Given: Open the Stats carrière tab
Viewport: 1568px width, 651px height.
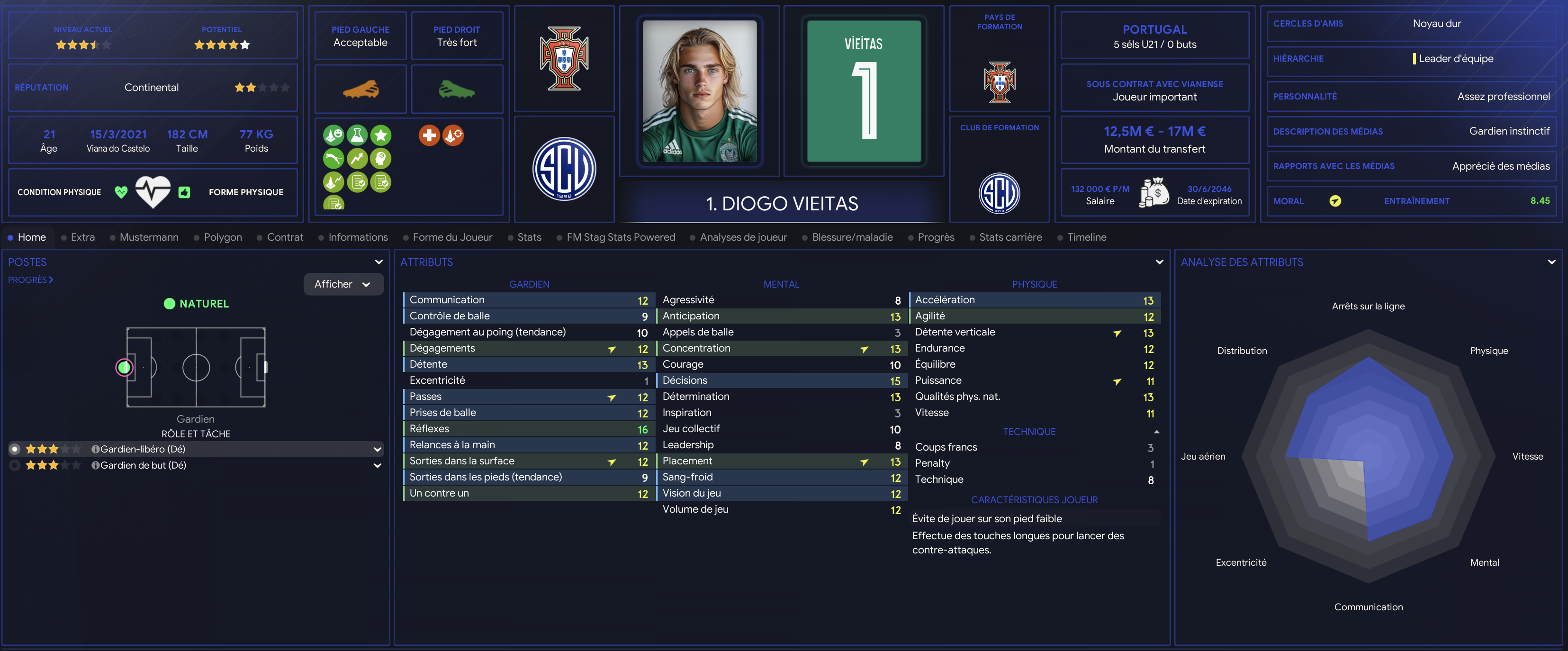Looking at the screenshot, I should (1010, 237).
